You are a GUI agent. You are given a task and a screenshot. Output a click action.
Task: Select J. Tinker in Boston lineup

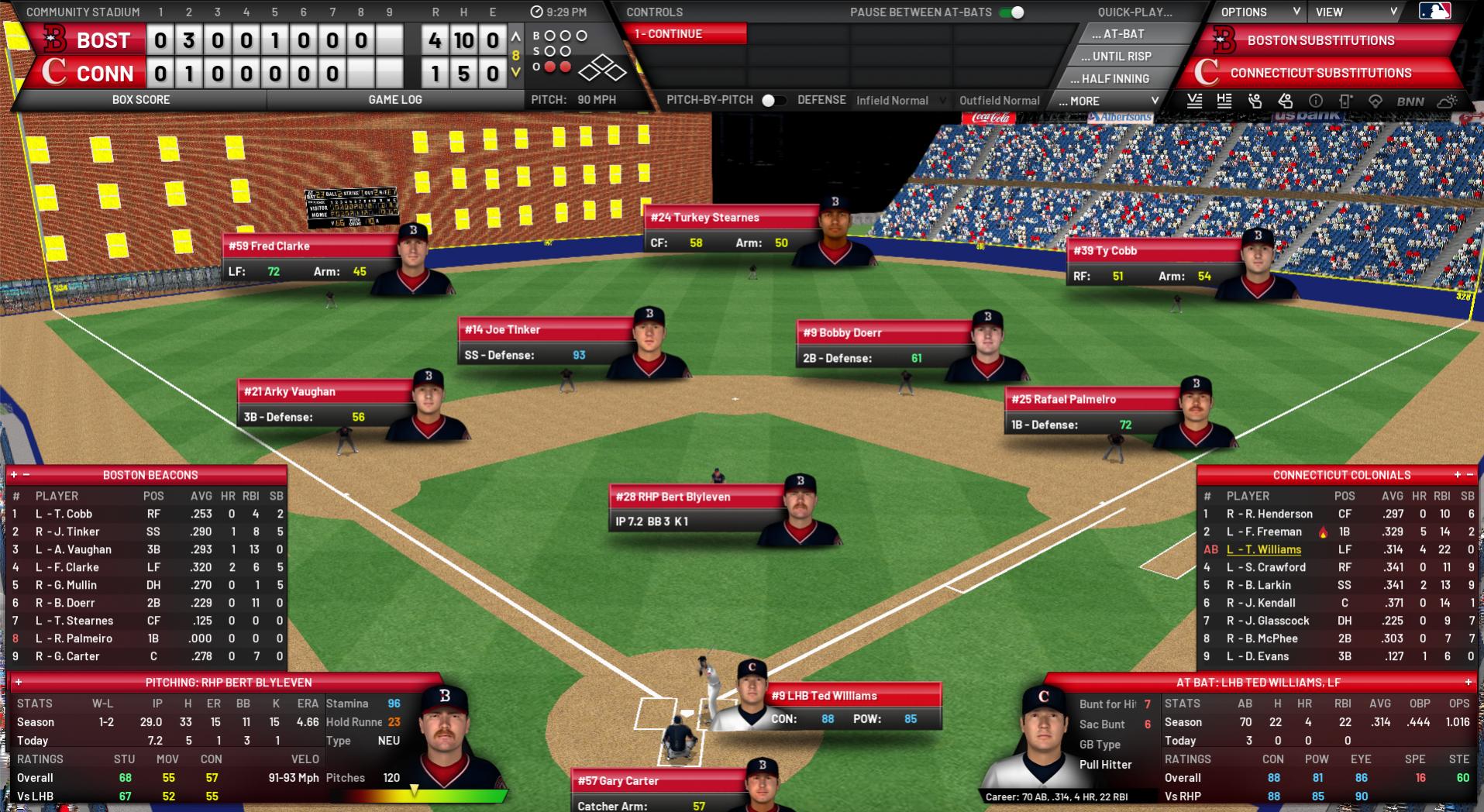pos(67,532)
